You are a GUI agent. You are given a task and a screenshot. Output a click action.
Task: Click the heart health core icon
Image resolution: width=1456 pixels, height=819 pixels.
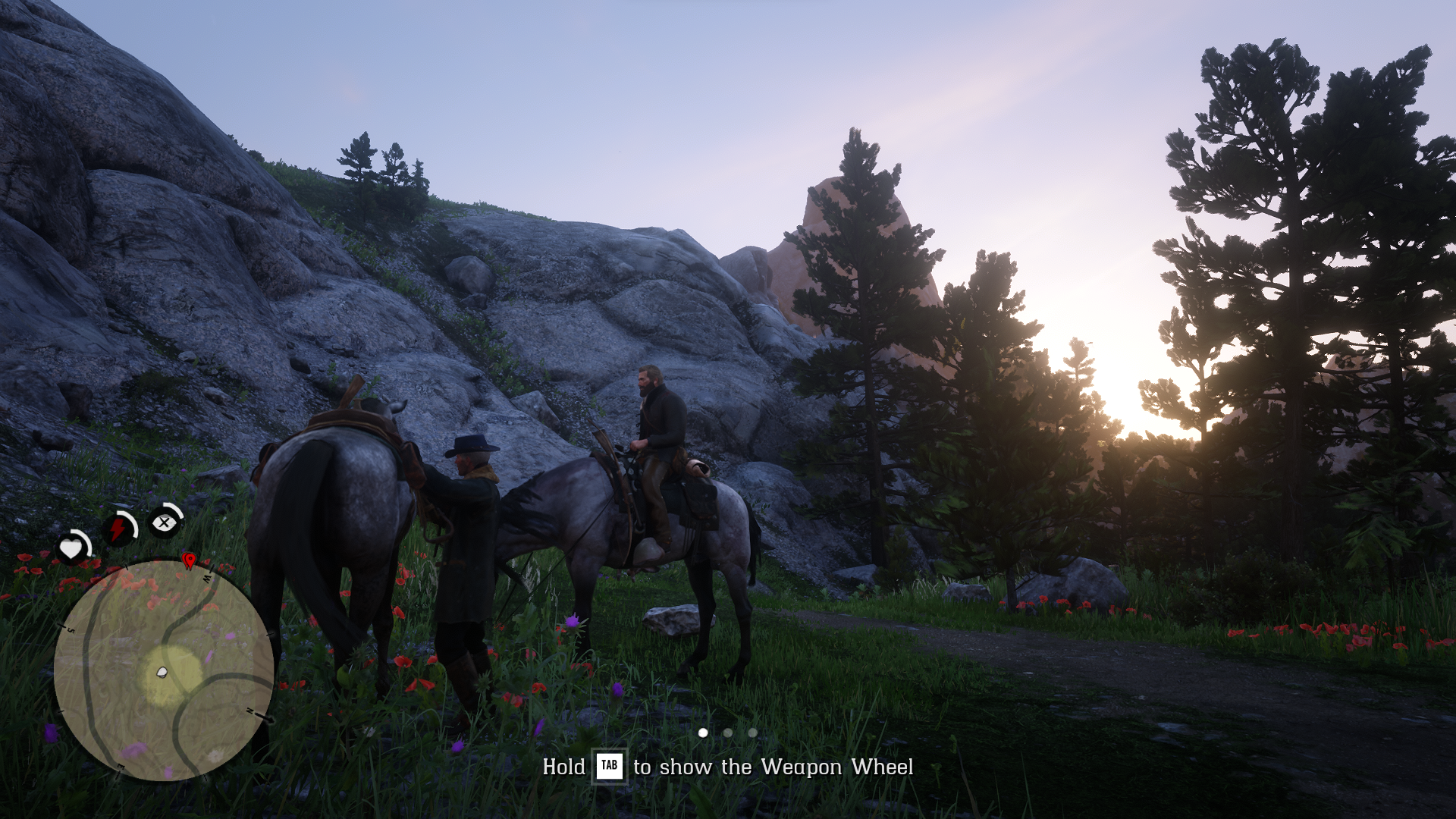(73, 548)
